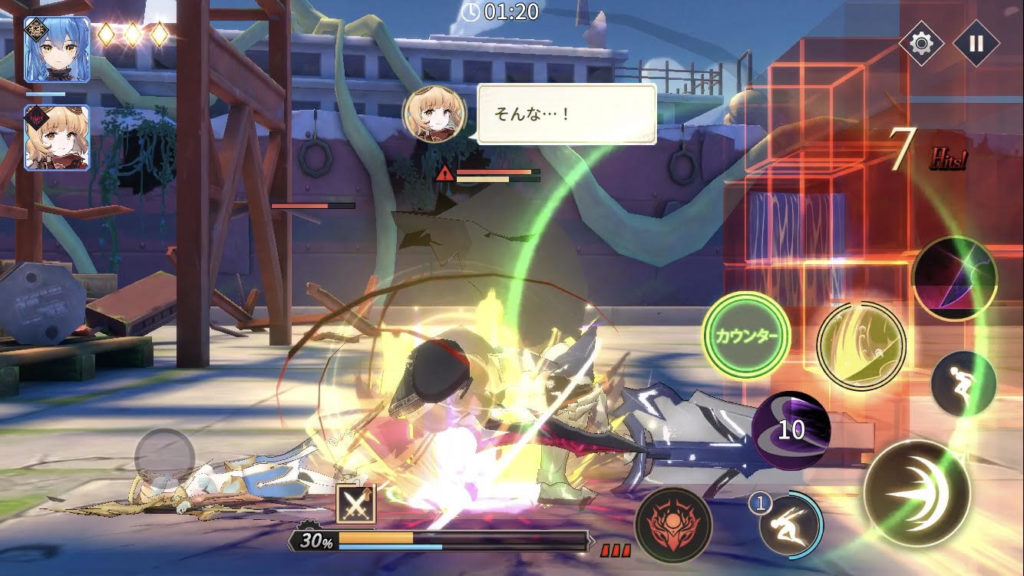
Task: Select the blue-haired character portrait
Action: [57, 49]
